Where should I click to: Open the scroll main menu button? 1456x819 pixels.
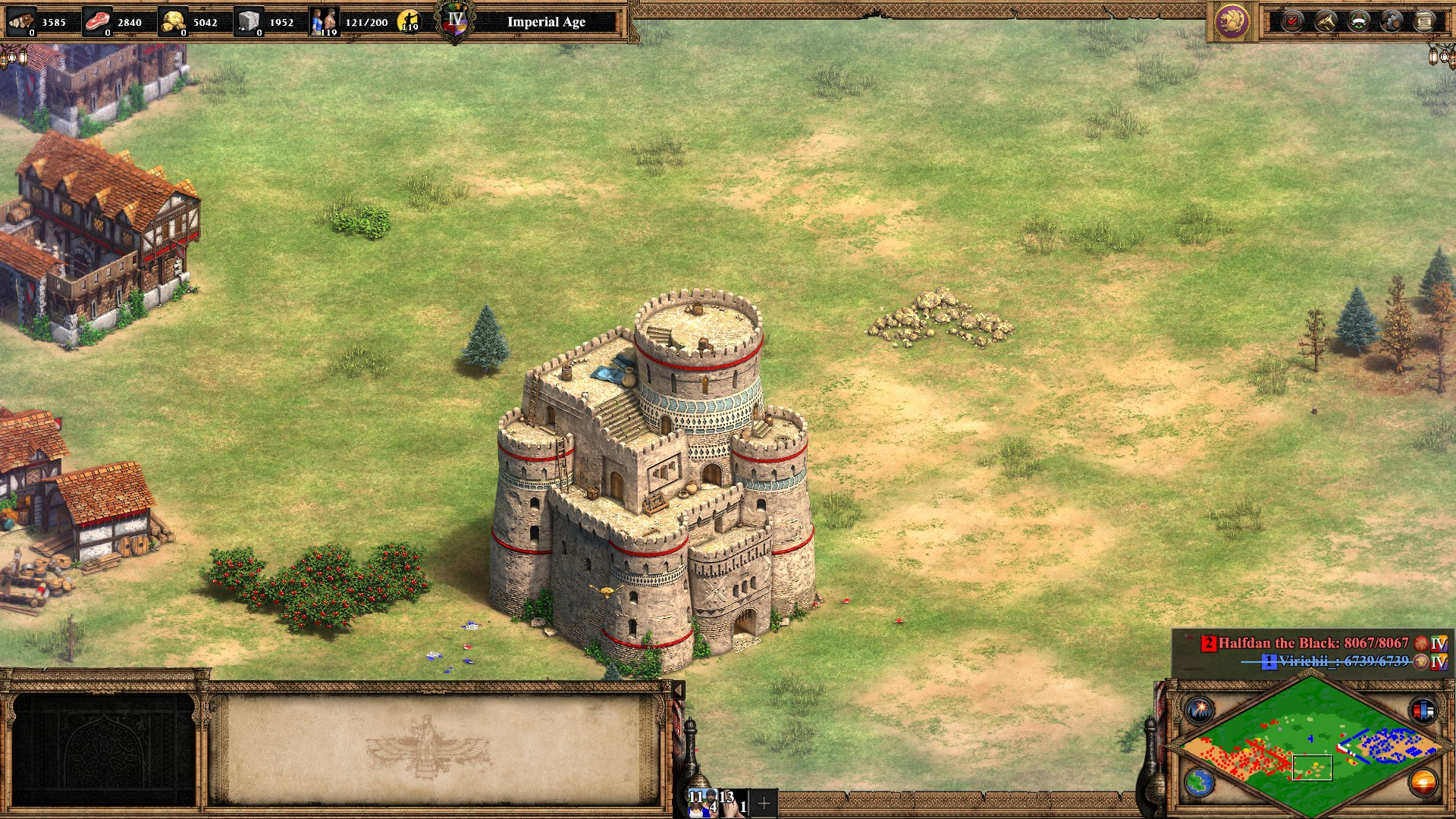click(1424, 21)
